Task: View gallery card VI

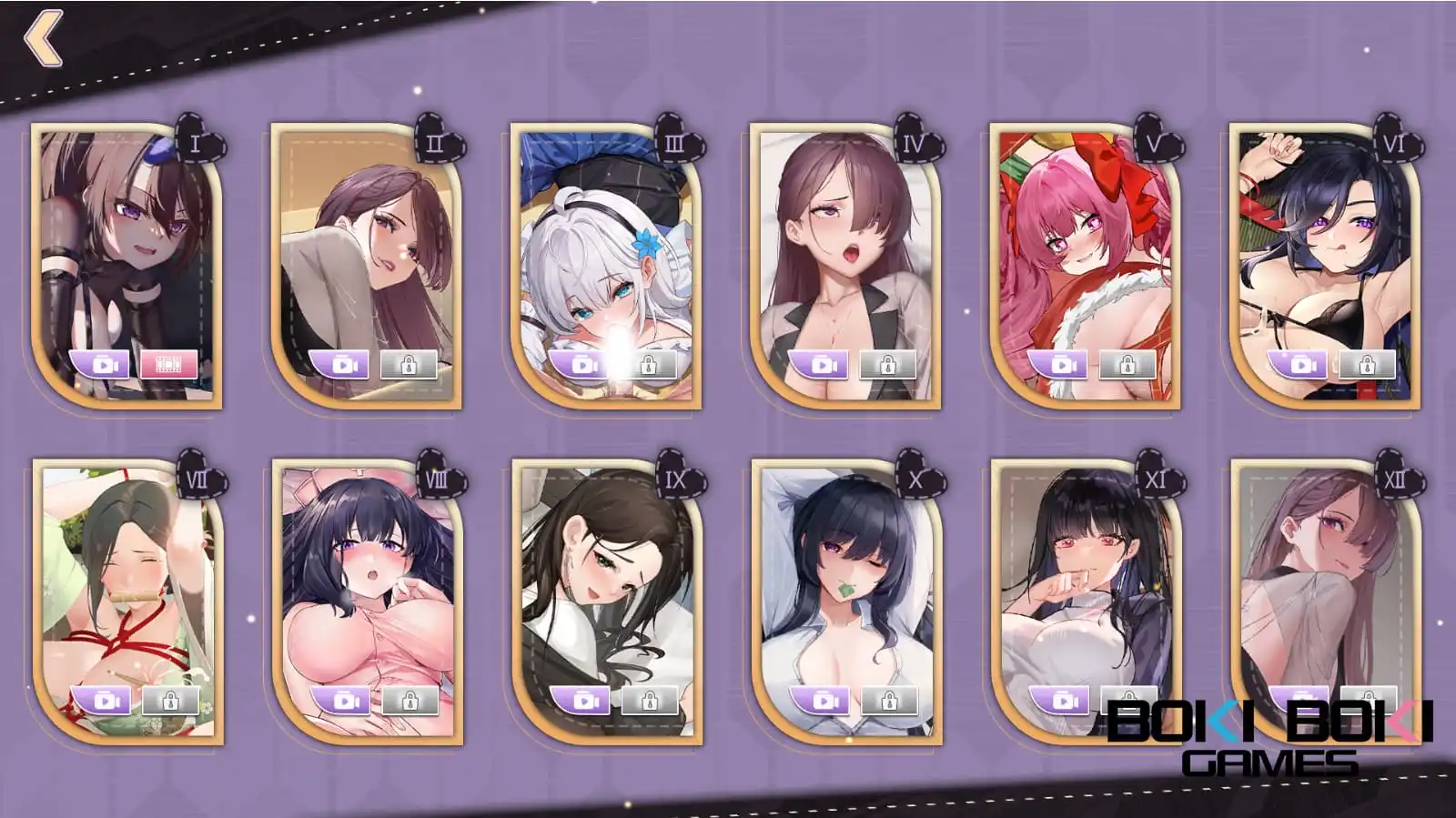Action: (x=1323, y=246)
